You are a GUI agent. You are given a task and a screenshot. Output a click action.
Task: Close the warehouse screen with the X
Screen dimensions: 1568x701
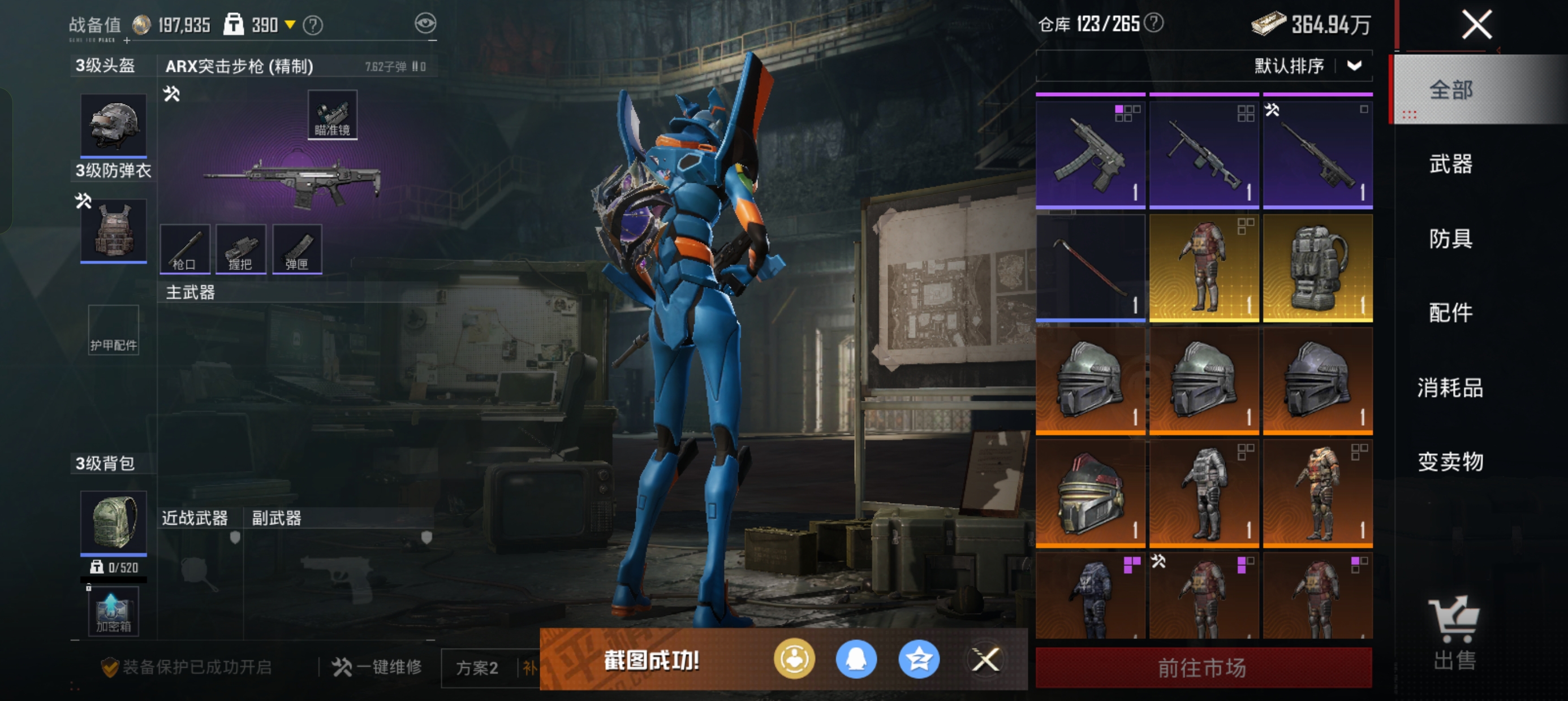(1476, 25)
